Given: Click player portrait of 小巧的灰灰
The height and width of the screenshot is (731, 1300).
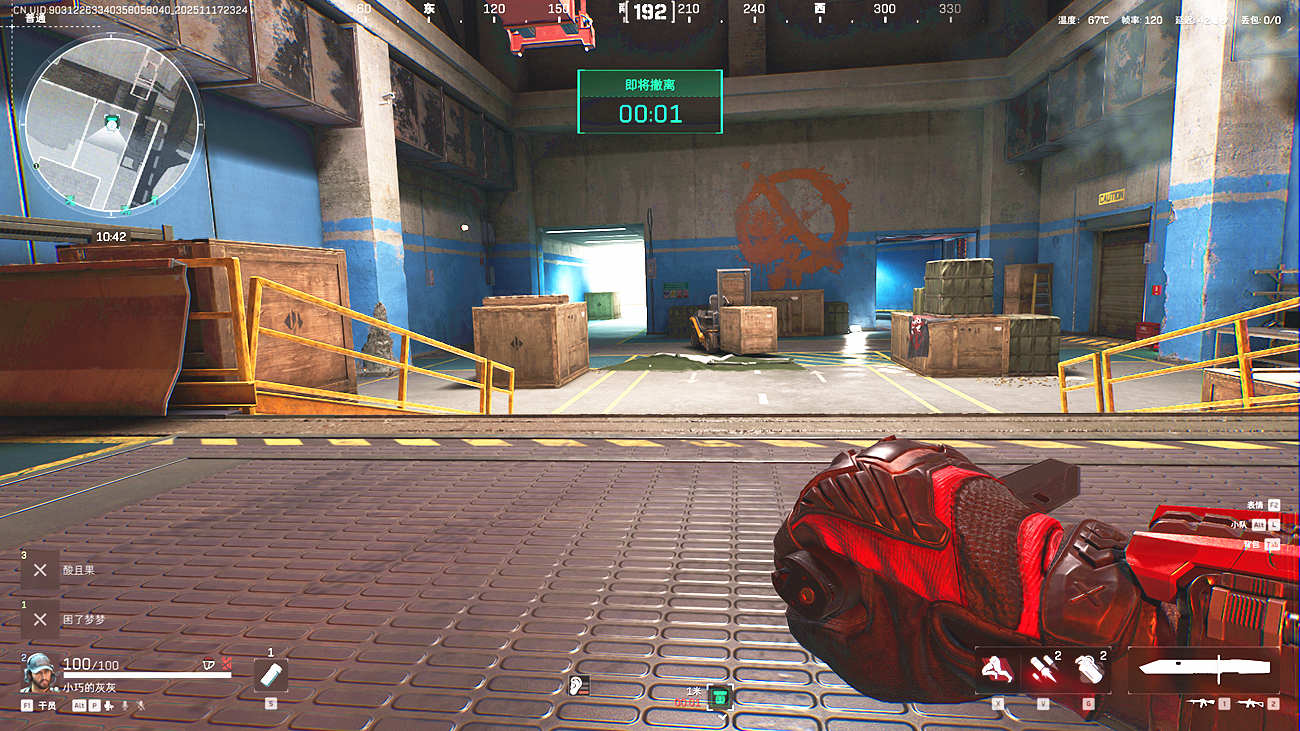Looking at the screenshot, I should pyautogui.click(x=39, y=671).
